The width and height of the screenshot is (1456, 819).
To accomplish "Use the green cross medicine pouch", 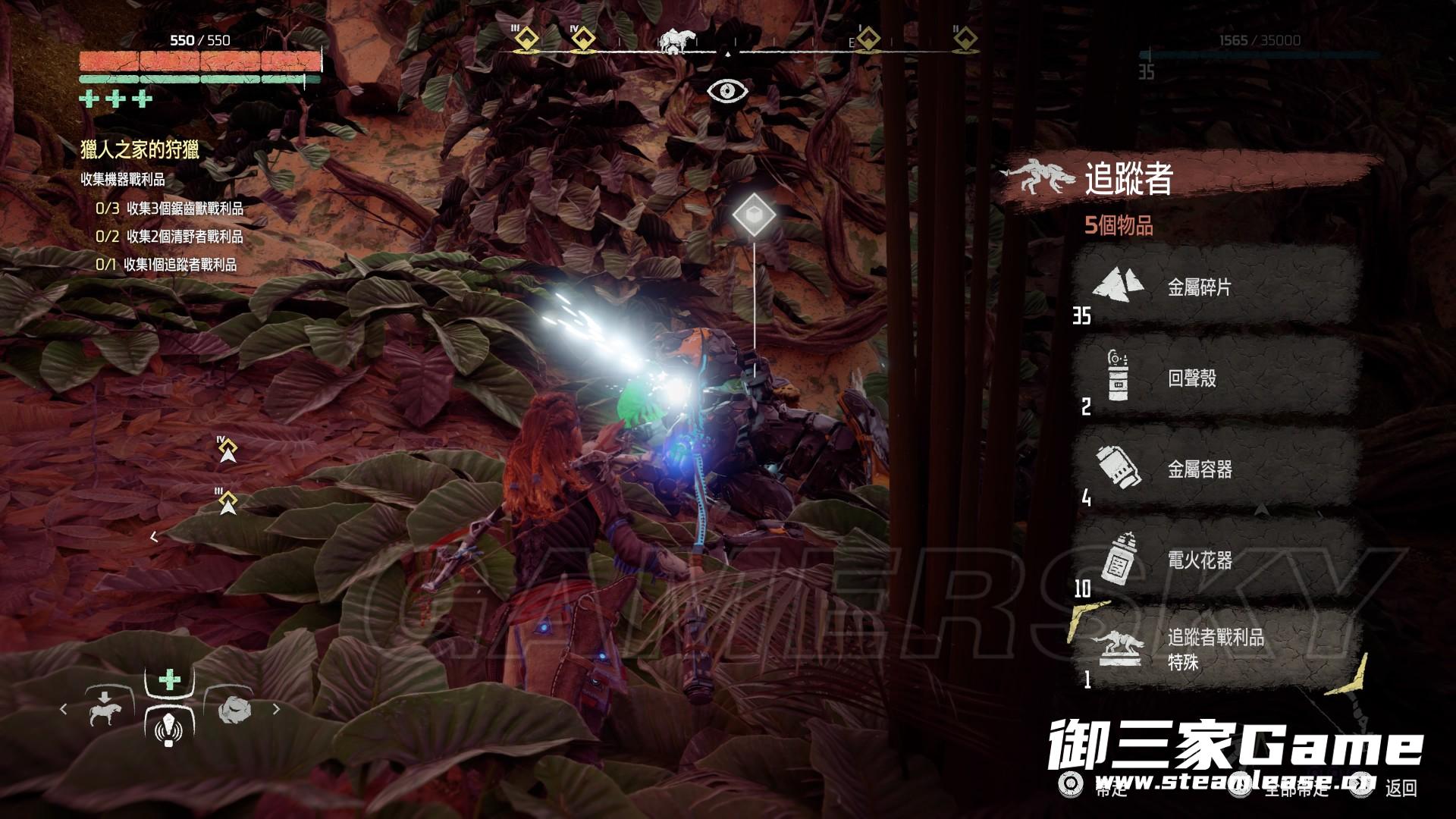I will point(170,680).
